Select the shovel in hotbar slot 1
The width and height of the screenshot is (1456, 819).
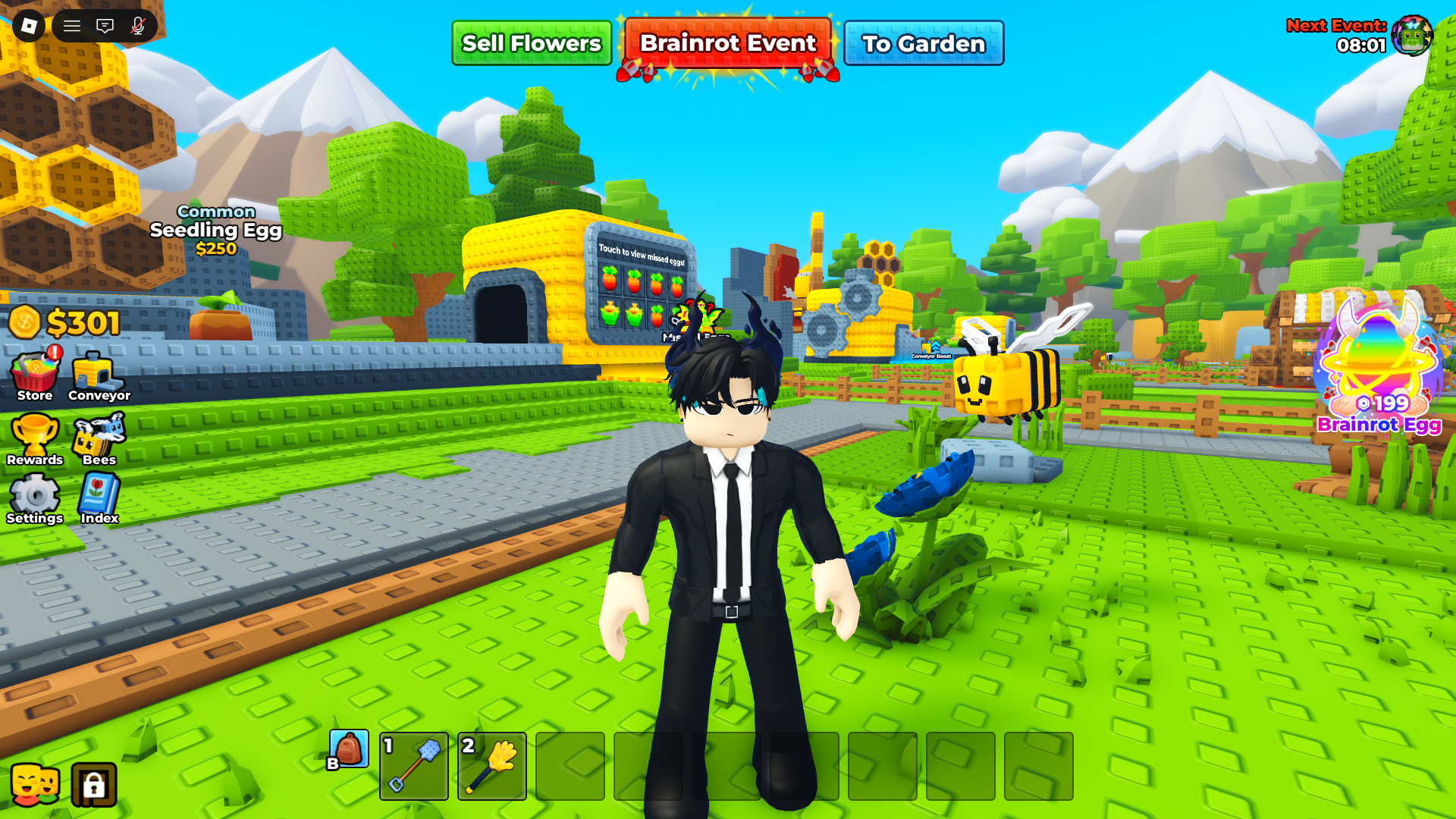tap(413, 765)
